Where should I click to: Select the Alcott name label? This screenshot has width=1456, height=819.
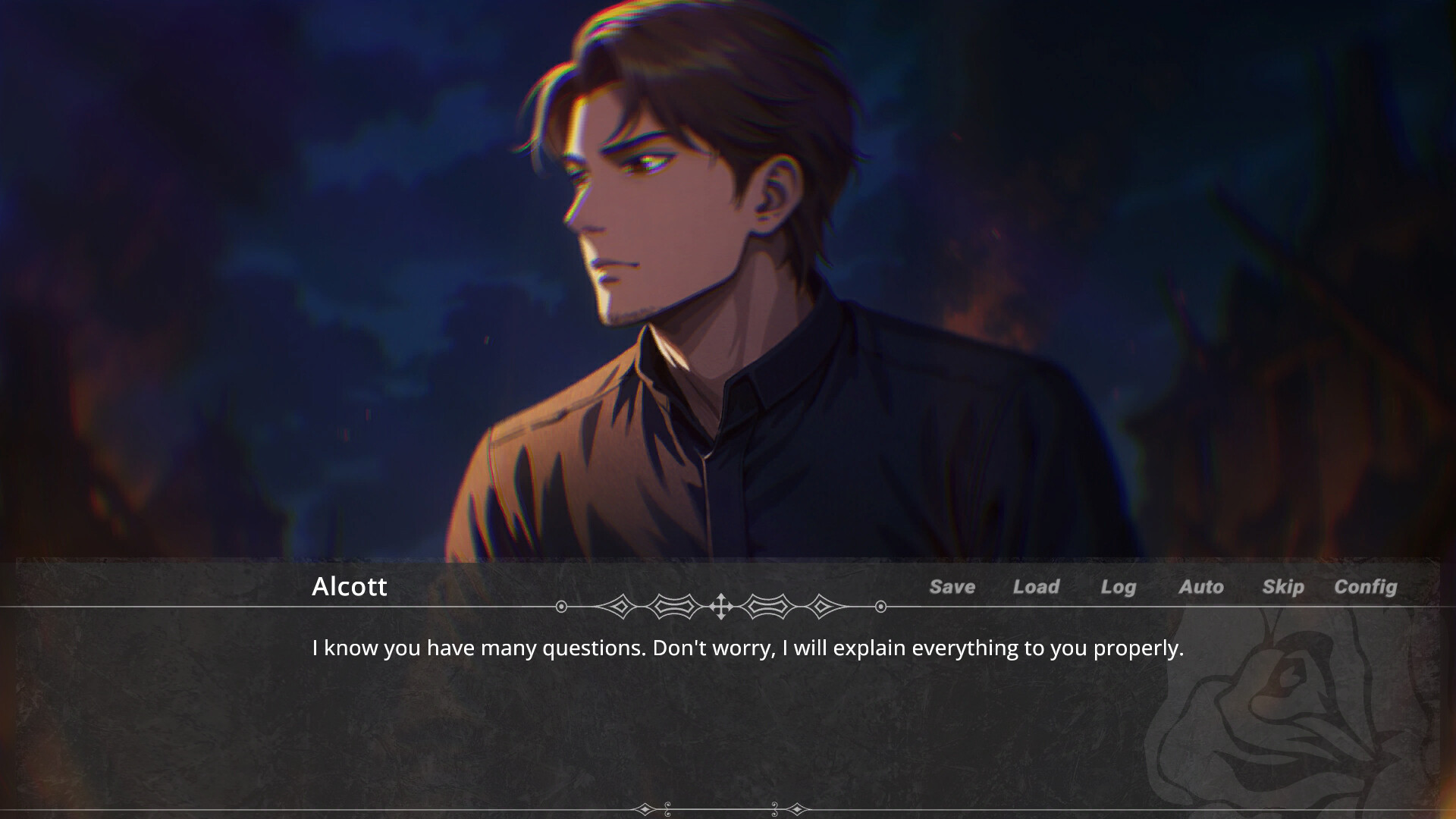click(x=350, y=587)
